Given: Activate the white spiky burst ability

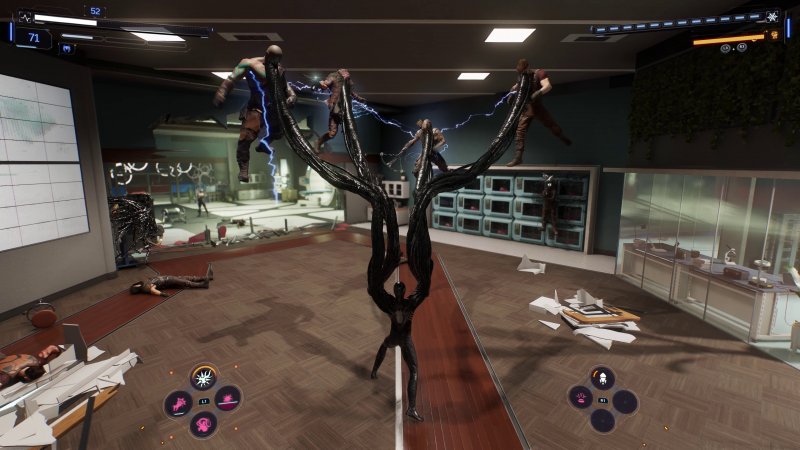Looking at the screenshot, I should click(x=204, y=378).
